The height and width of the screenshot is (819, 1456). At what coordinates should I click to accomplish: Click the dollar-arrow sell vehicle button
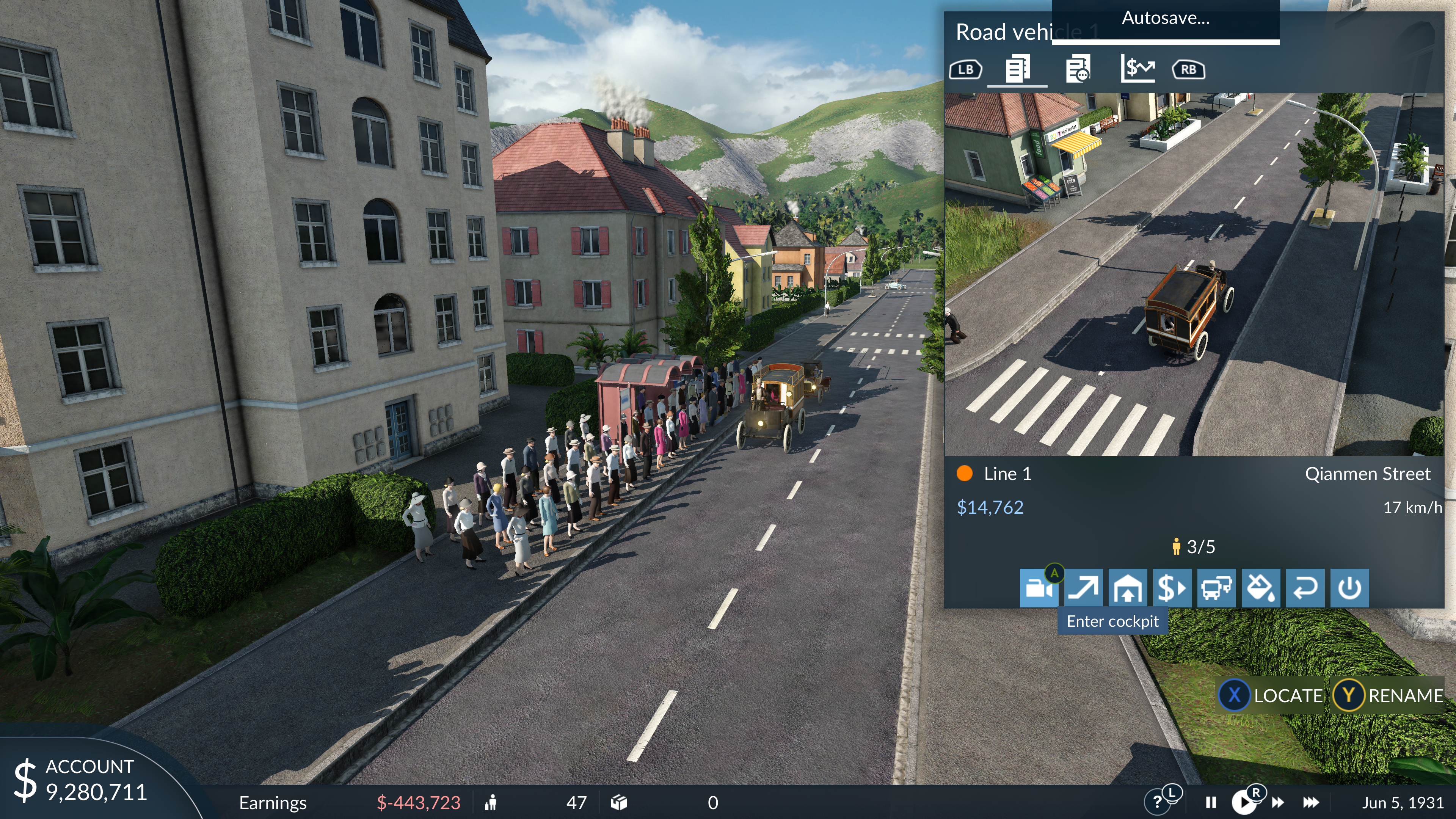pos(1172,588)
